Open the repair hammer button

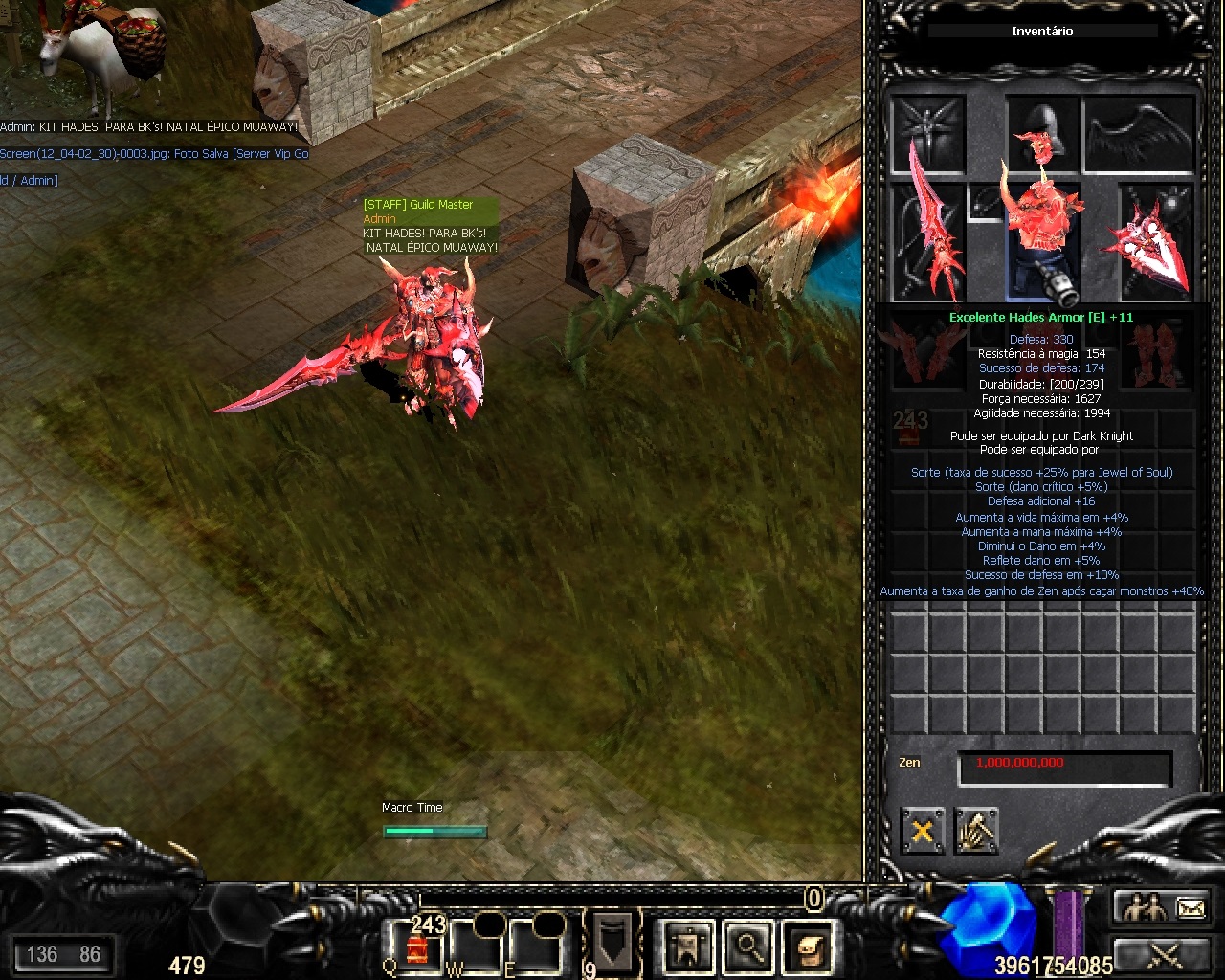(976, 831)
